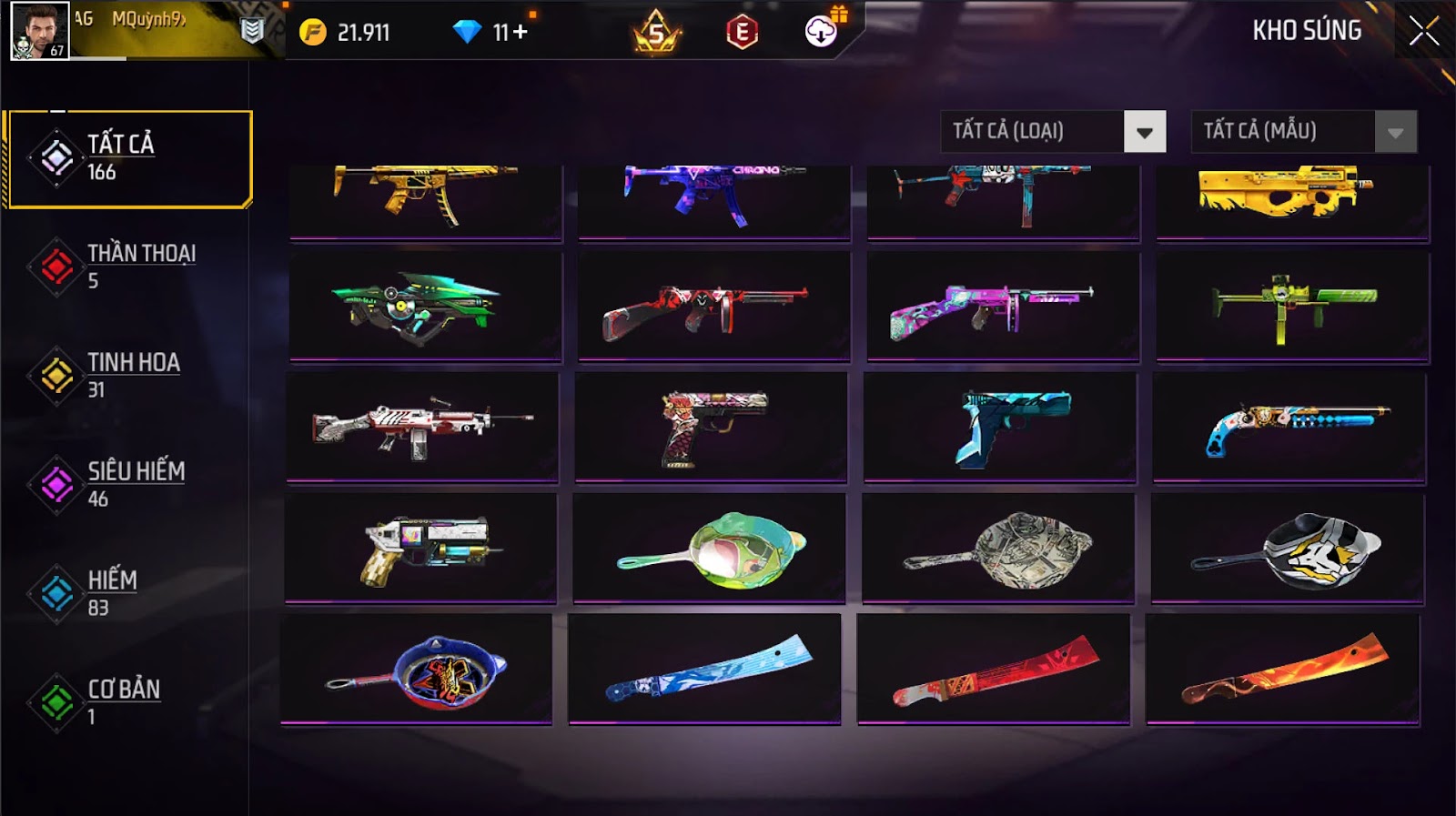This screenshot has height=816, width=1456.
Task: Open the cloud download gift icon
Action: (821, 32)
